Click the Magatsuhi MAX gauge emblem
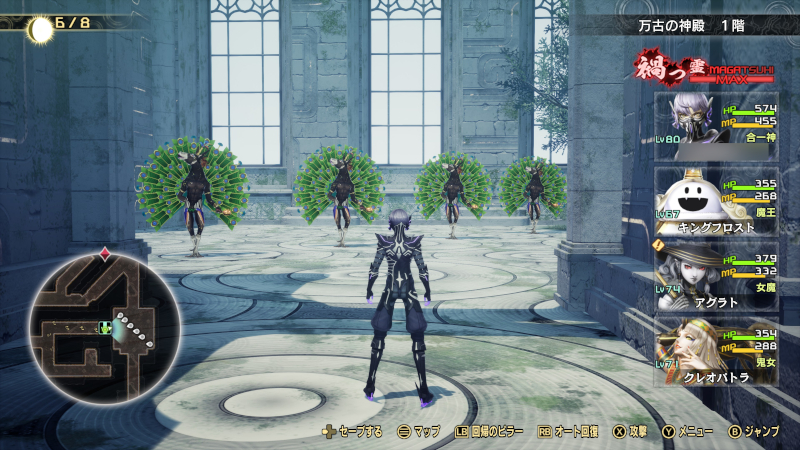 point(702,68)
